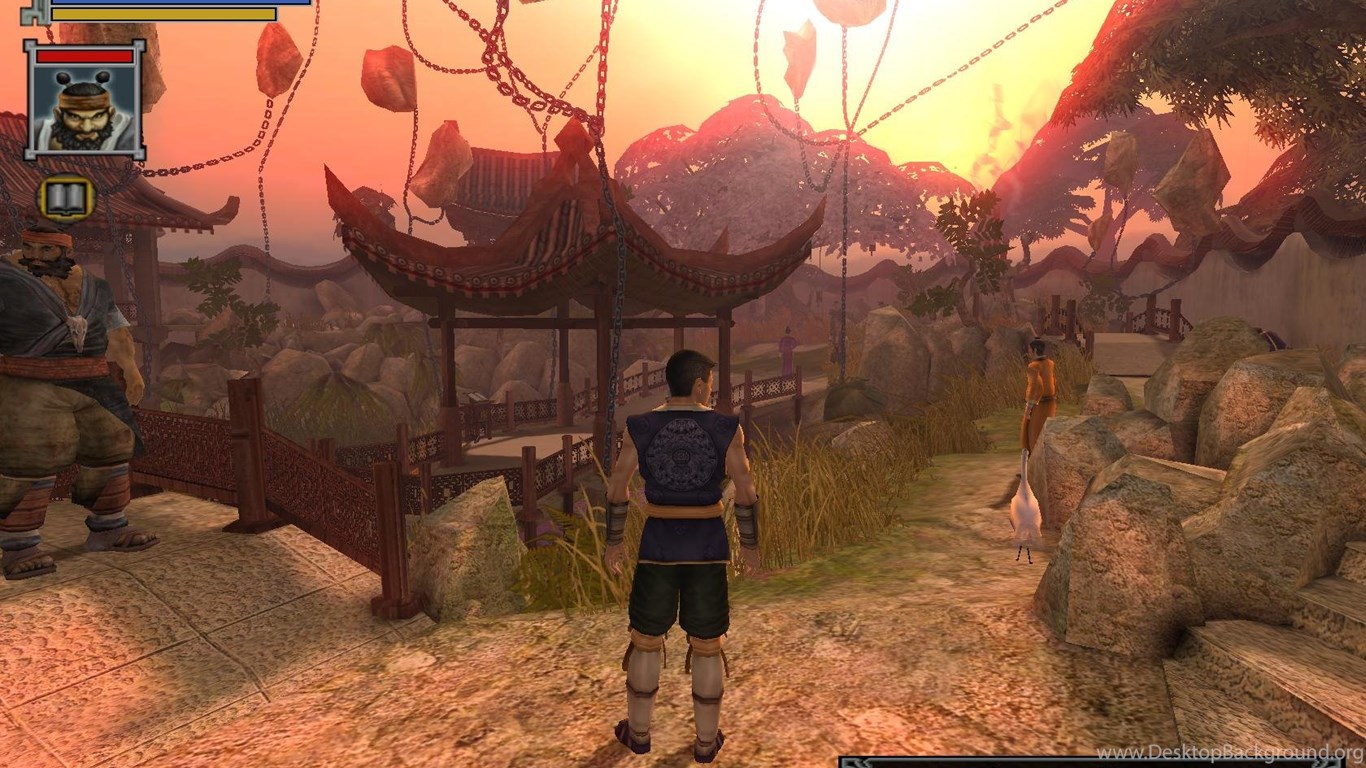Open the journal book icon
Image resolution: width=1366 pixels, height=768 pixels.
[66, 200]
